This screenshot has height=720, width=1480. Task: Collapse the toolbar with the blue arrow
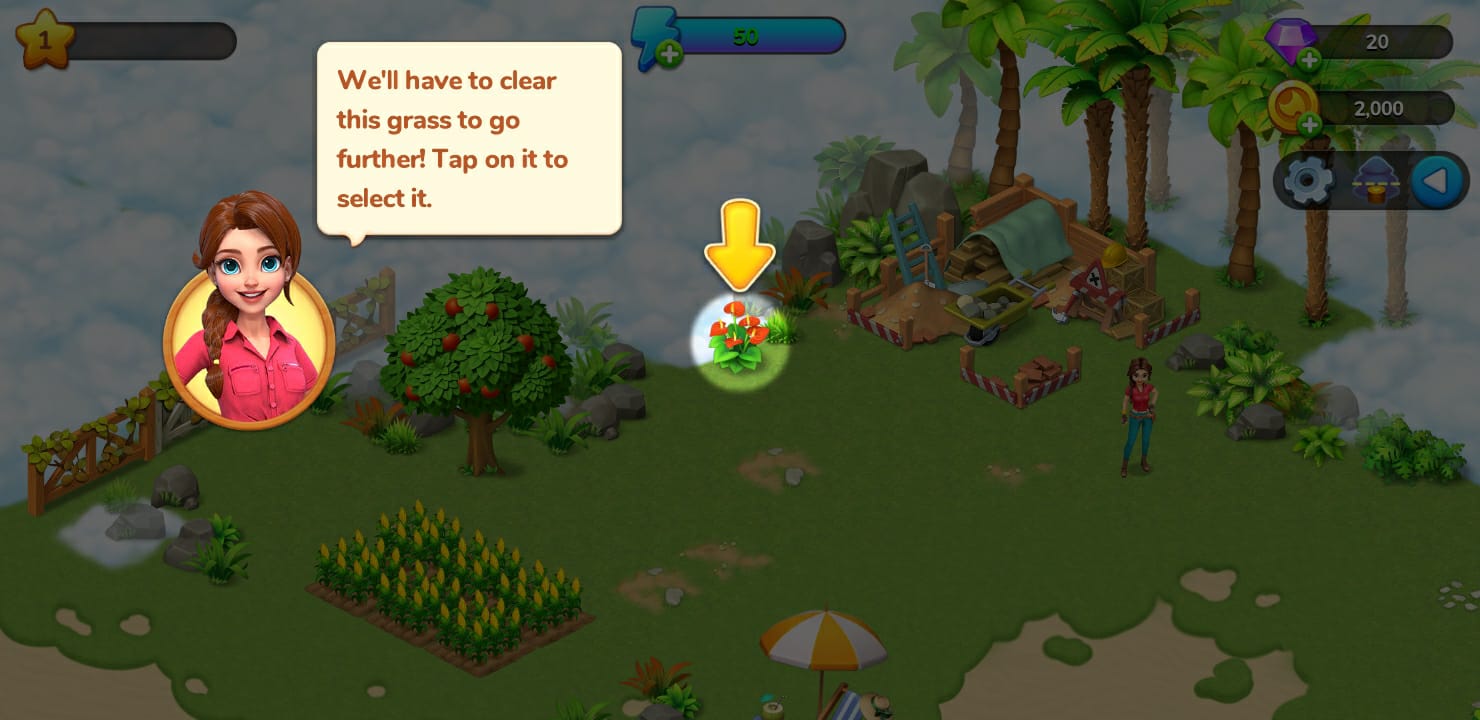tap(1436, 181)
